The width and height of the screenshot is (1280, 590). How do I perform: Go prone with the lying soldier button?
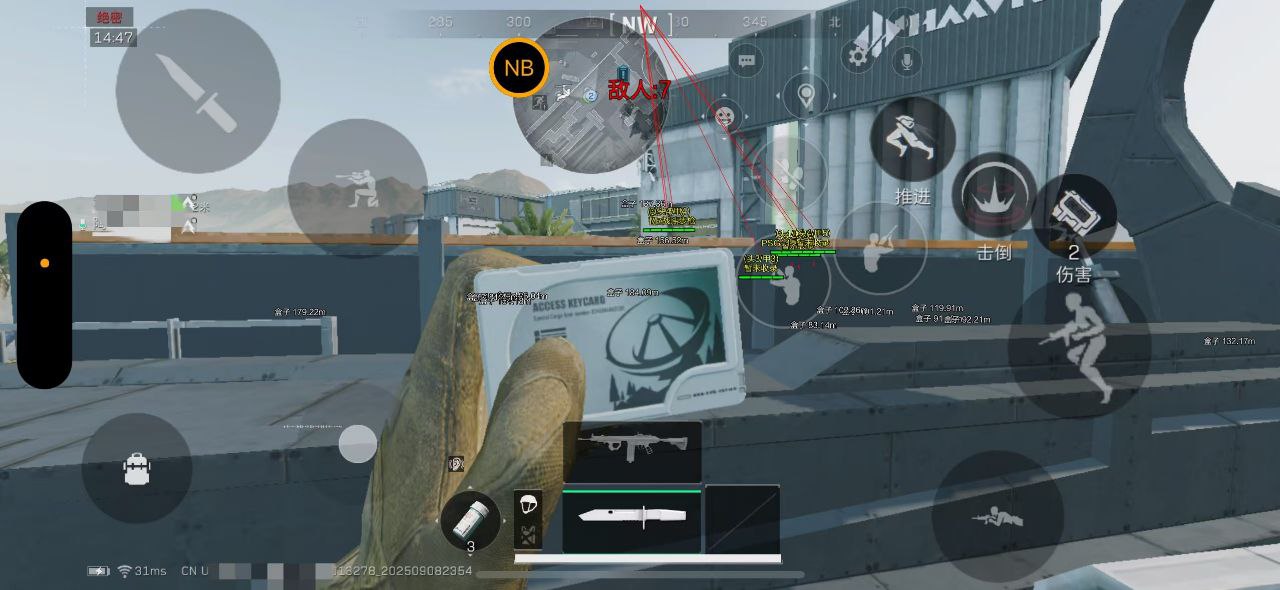(997, 516)
